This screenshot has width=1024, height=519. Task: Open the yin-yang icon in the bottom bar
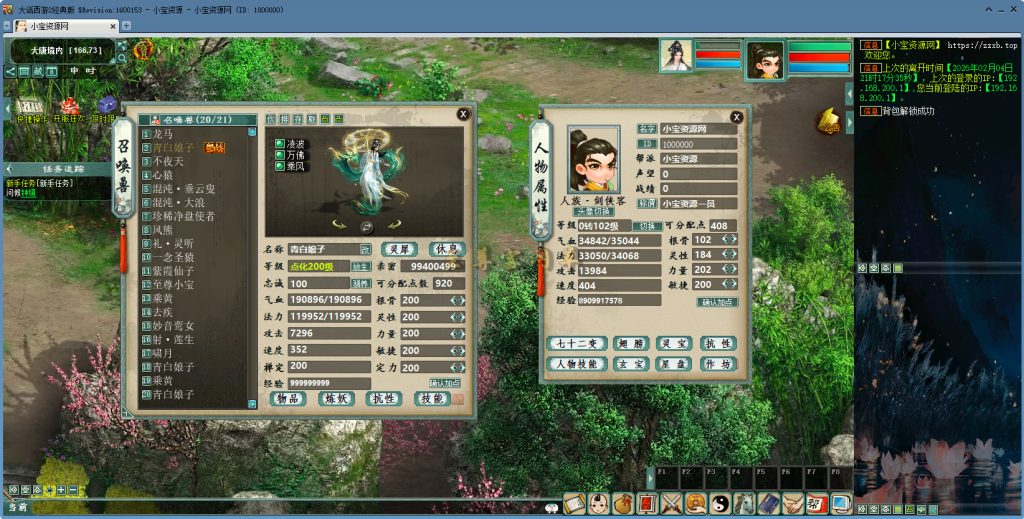[720, 504]
